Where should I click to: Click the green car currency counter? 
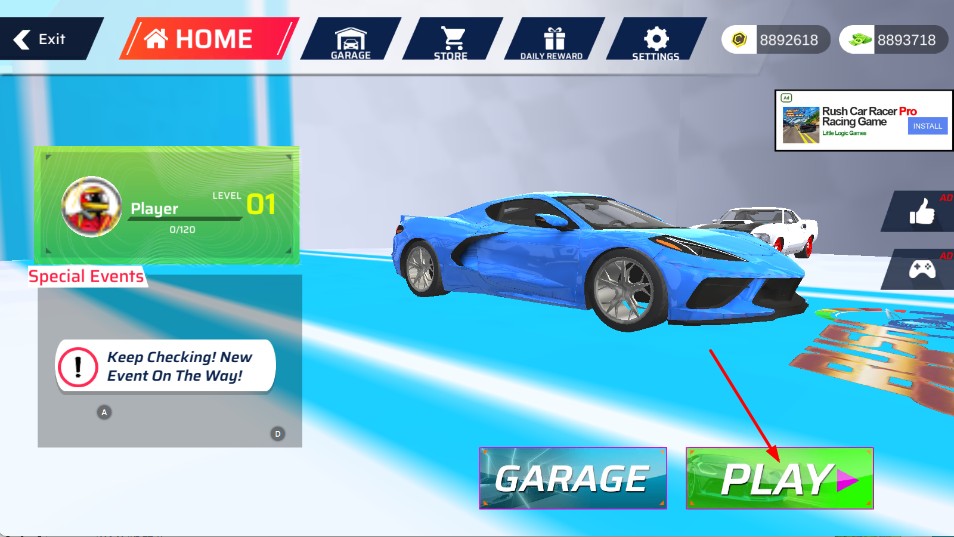coord(893,40)
